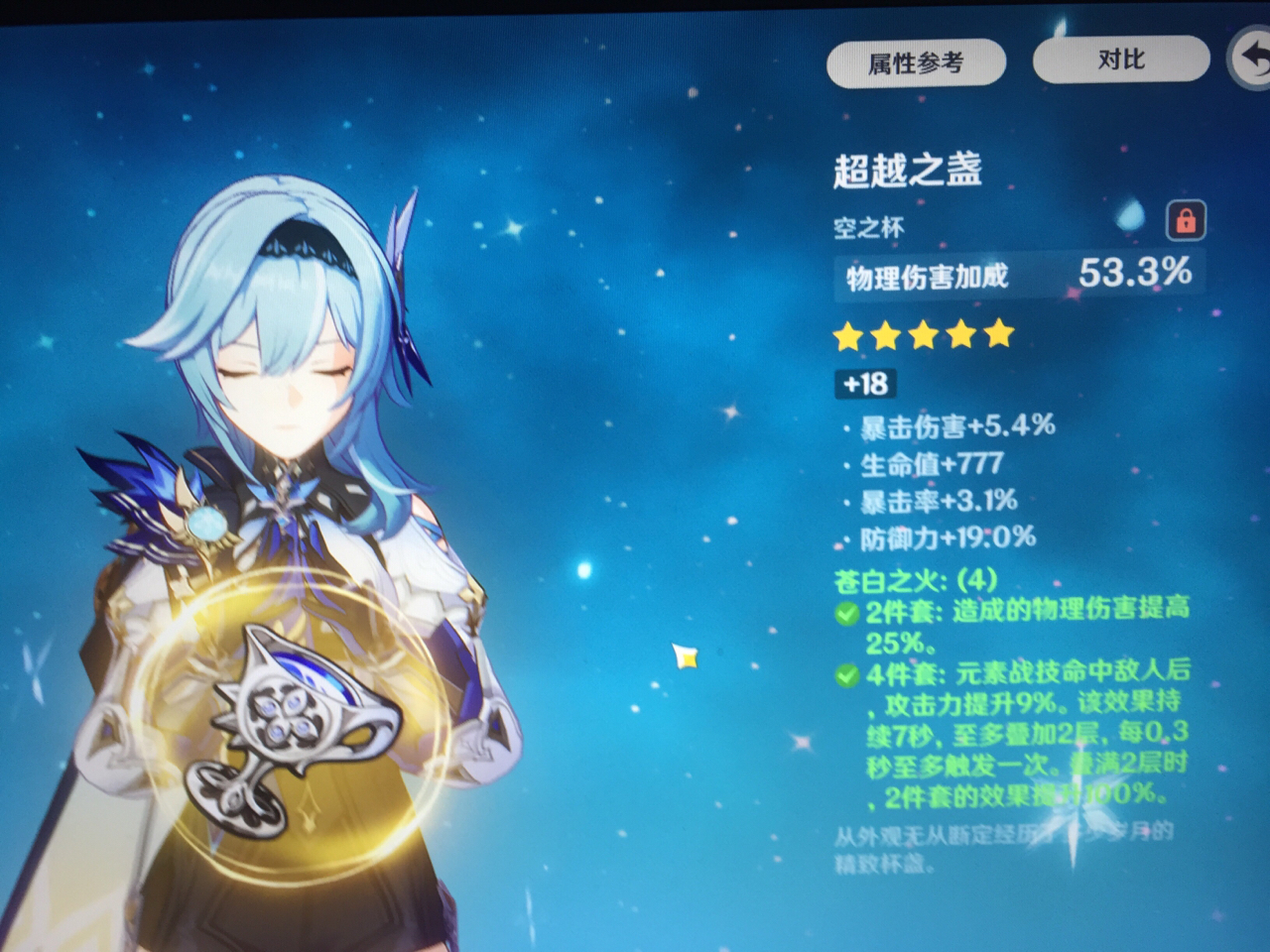1270x952 pixels.
Task: Select the 防御力+19.0% substat line
Action: tap(940, 539)
